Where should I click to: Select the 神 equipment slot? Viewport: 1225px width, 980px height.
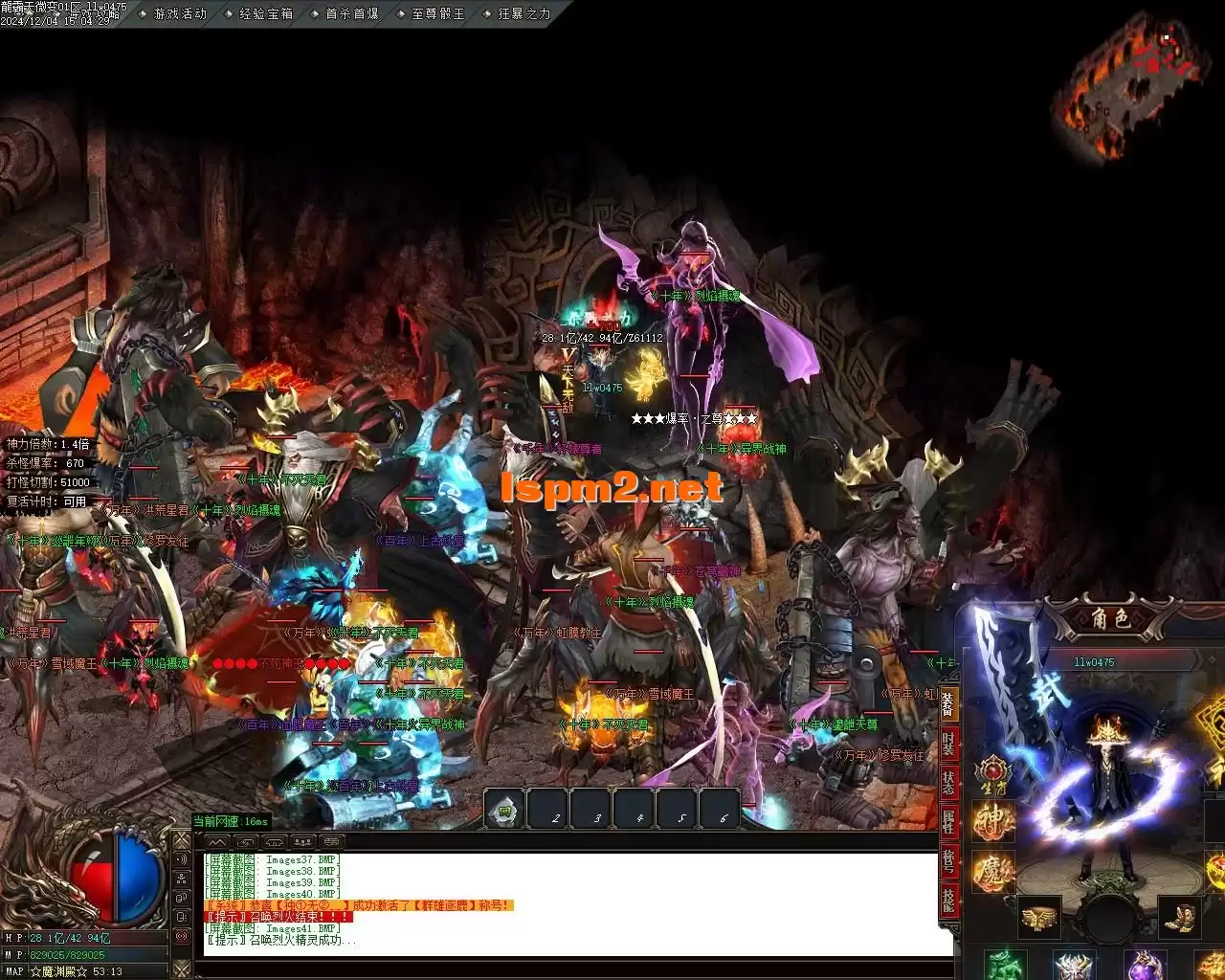coord(993,821)
